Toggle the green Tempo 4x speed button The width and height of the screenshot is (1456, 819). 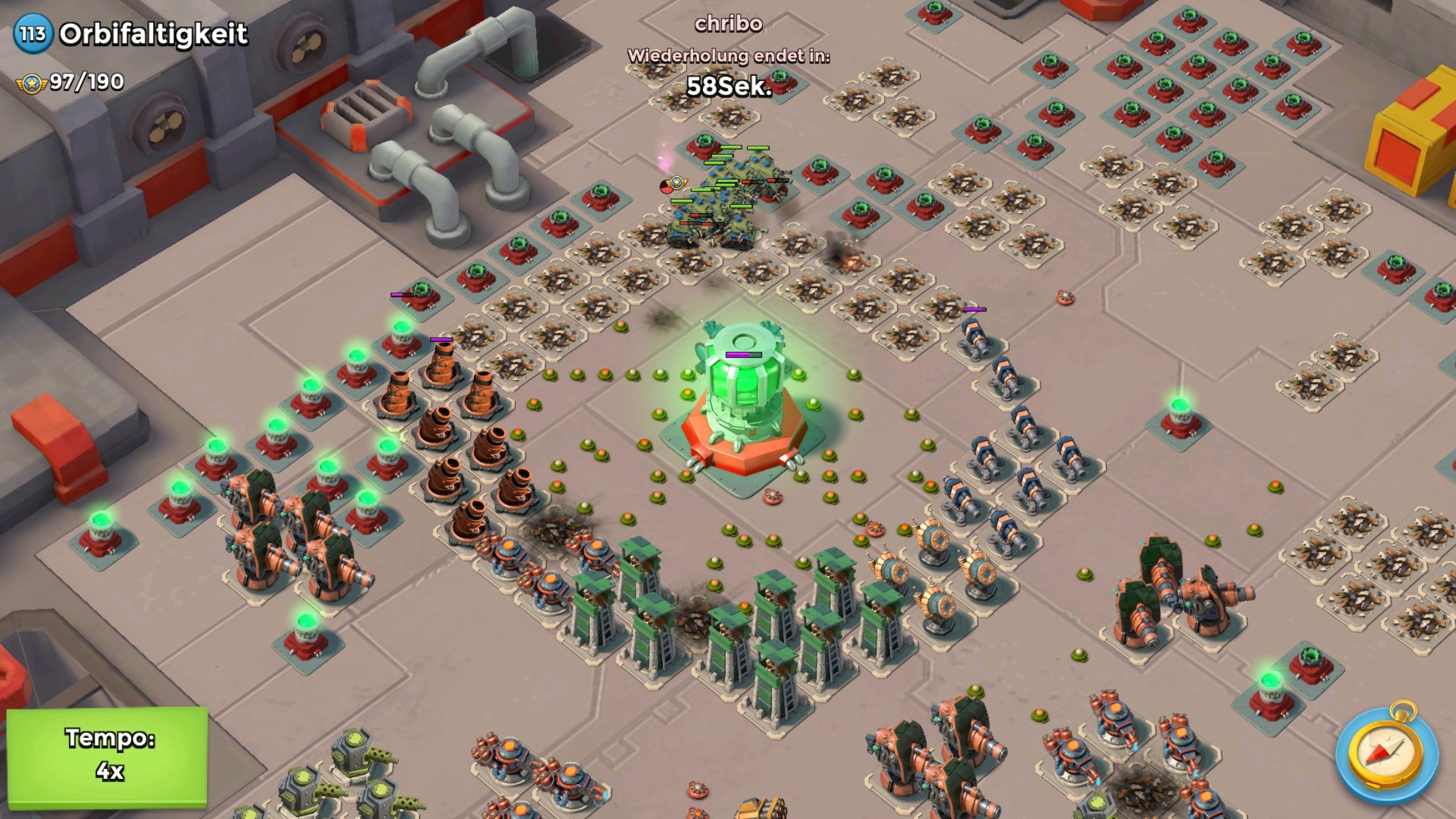coord(107,756)
